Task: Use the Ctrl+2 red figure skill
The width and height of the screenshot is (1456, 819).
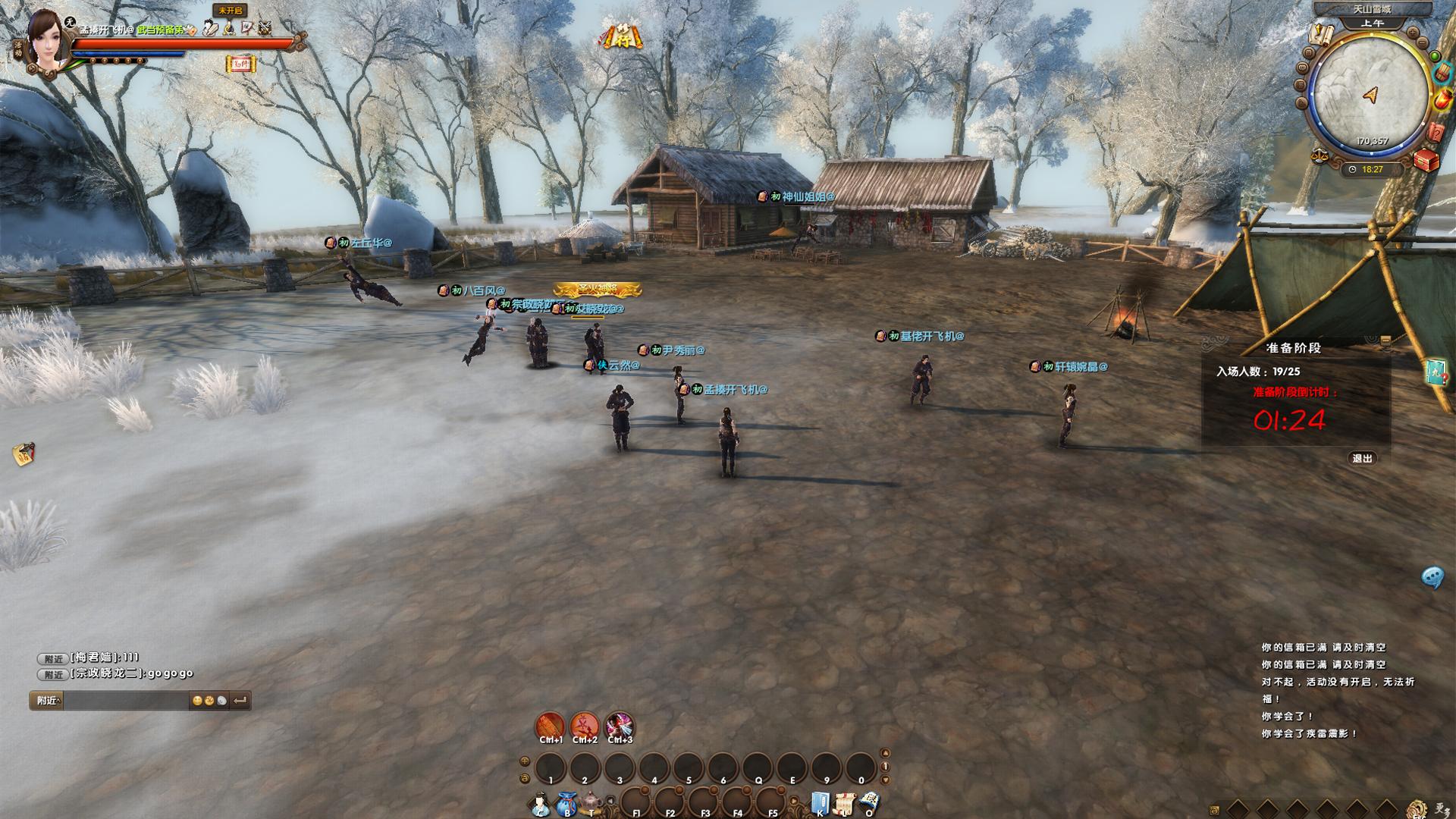Action: pyautogui.click(x=585, y=726)
